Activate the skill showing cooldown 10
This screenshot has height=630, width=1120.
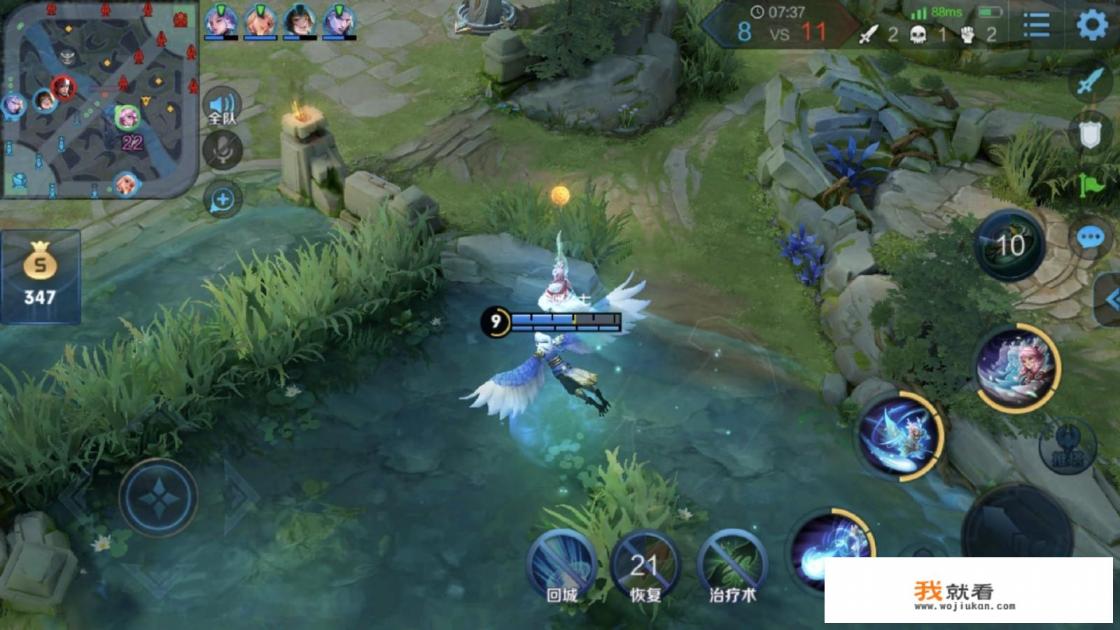pos(1009,246)
